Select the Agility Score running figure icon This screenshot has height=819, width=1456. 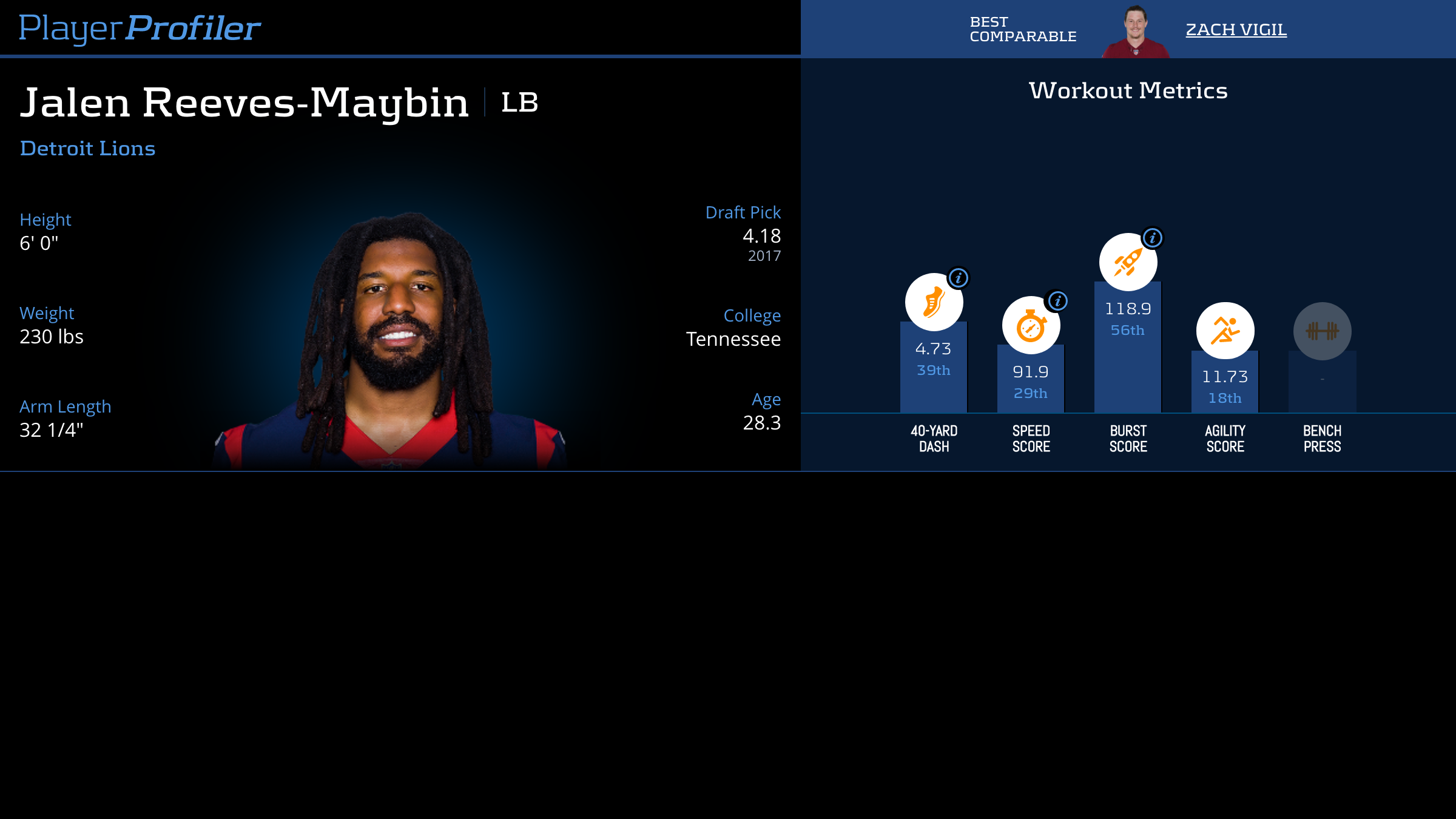pyautogui.click(x=1225, y=331)
